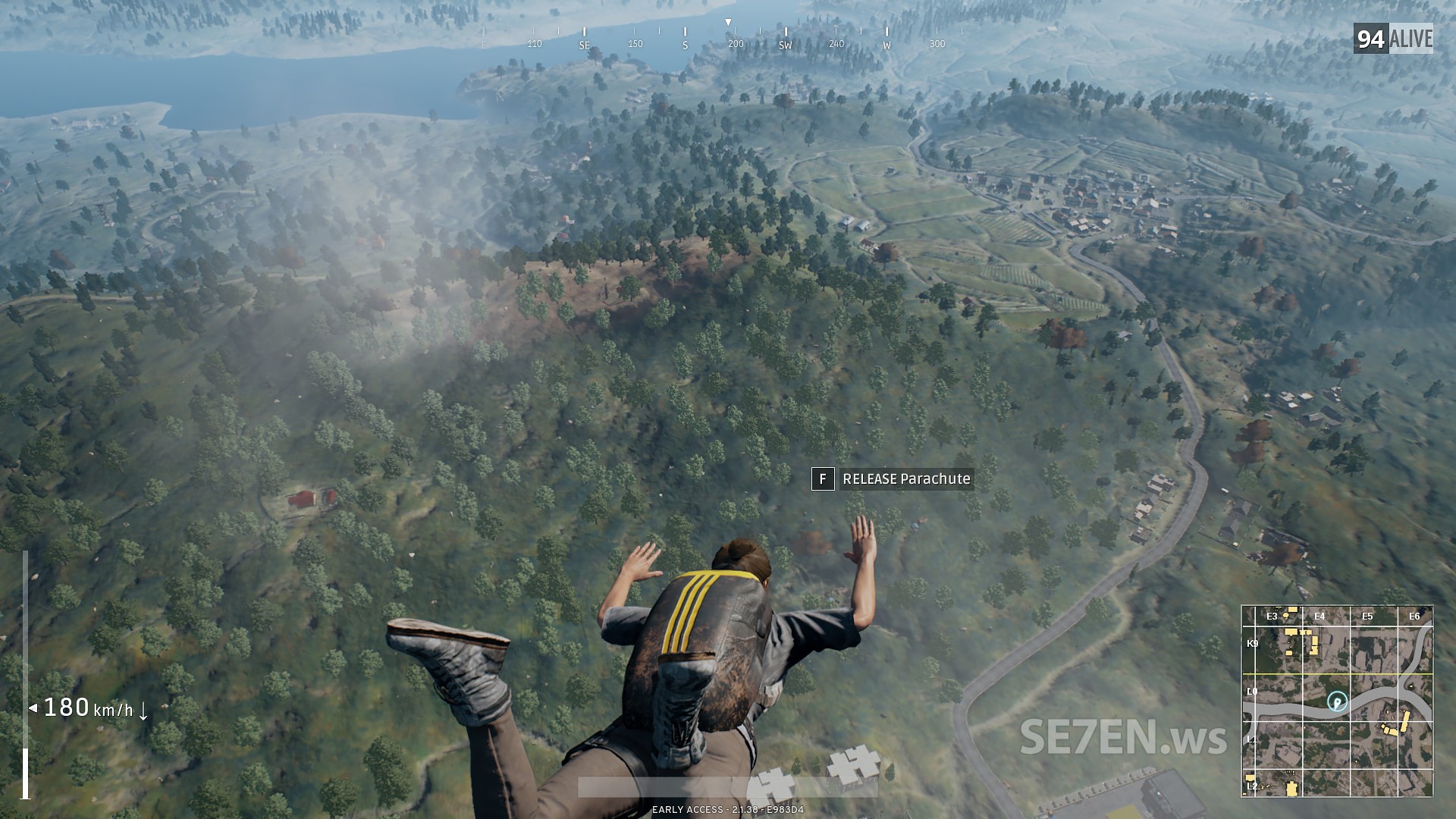Expand grid cell E5 on the minimap
Image resolution: width=1456 pixels, height=819 pixels.
(x=1367, y=617)
